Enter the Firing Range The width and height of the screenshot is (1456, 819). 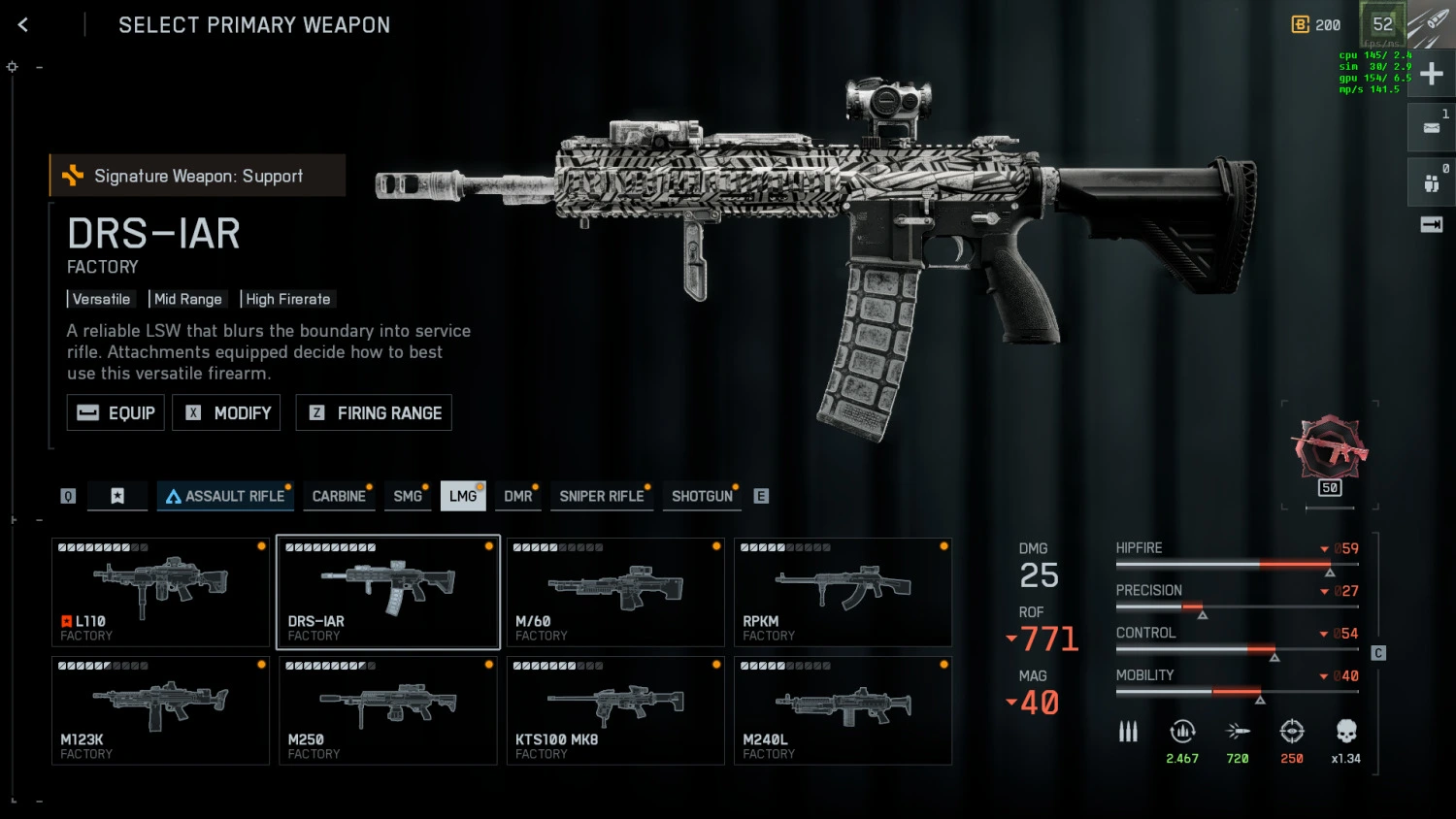point(374,412)
